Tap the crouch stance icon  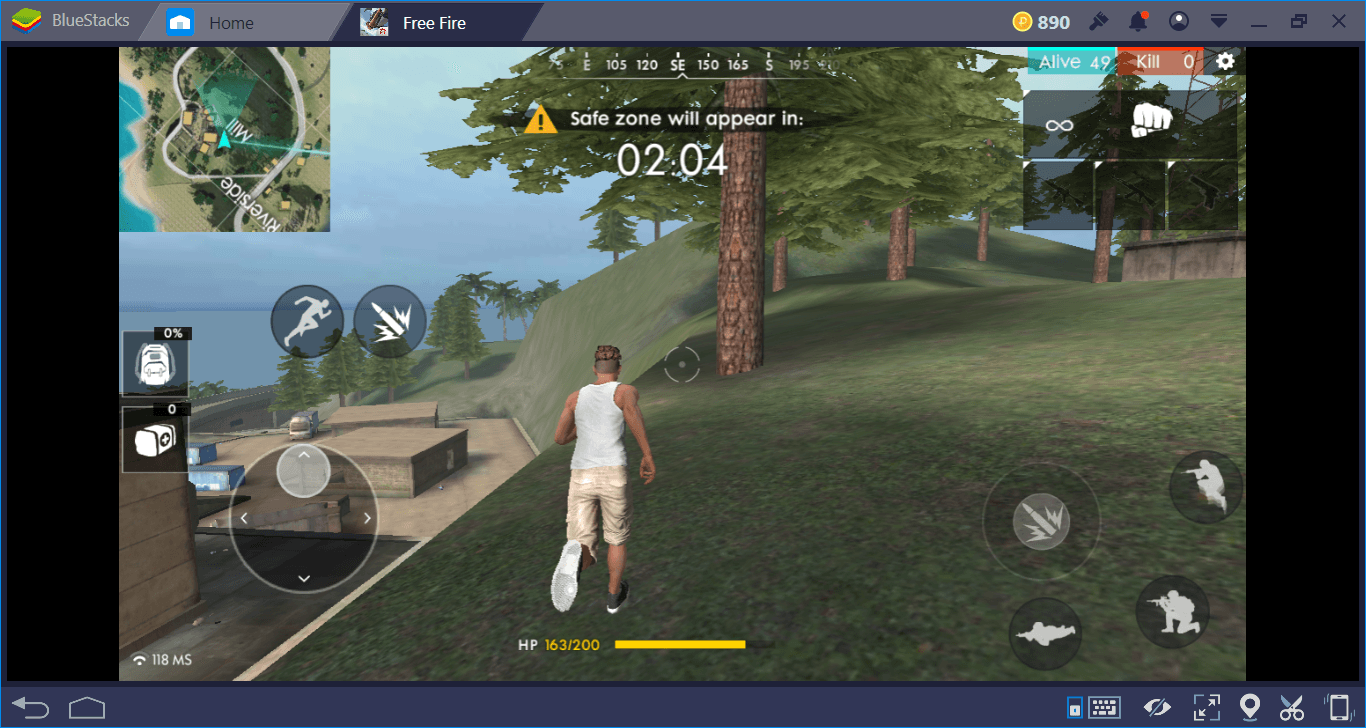(x=1171, y=611)
